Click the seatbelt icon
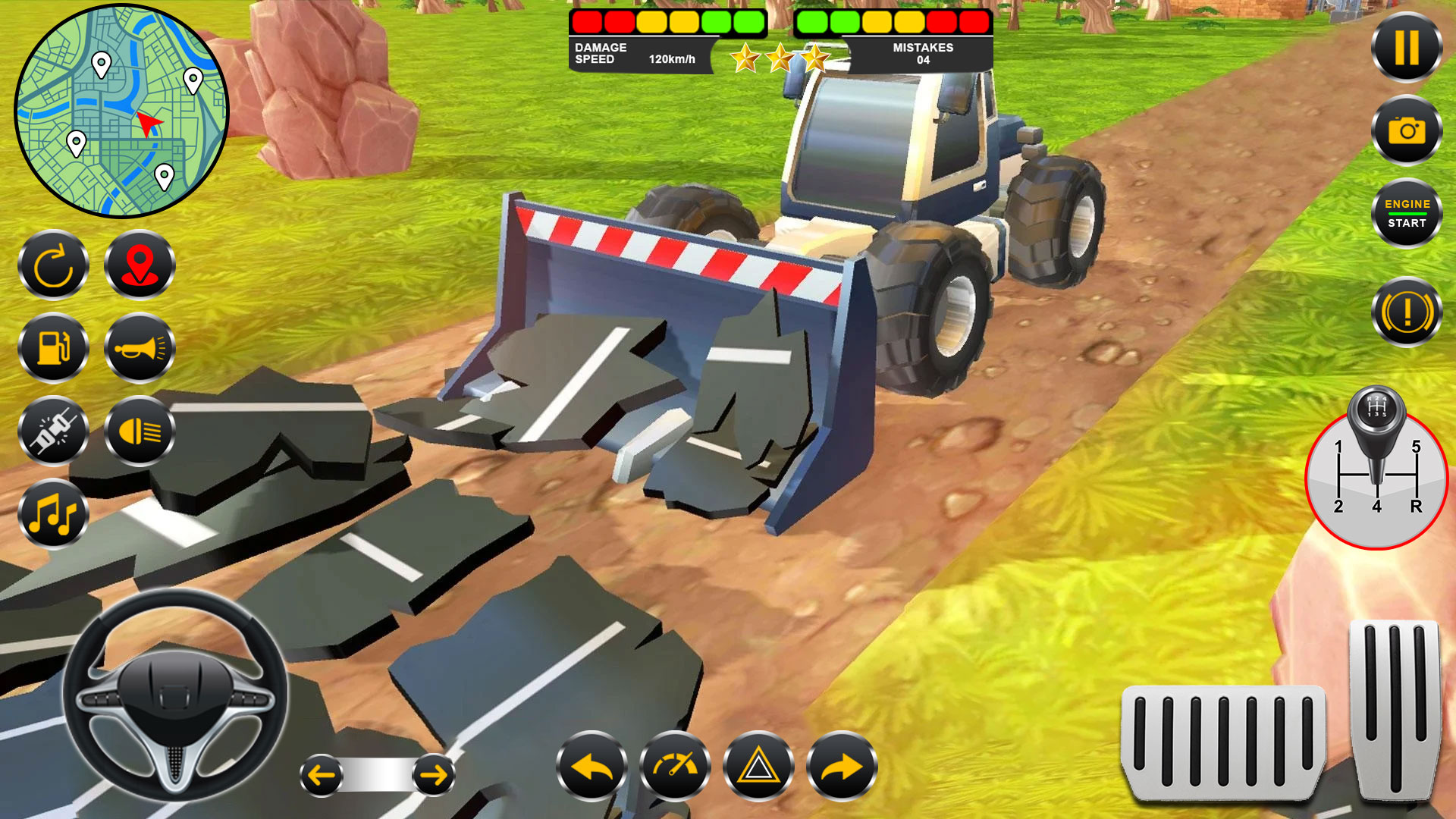 (x=53, y=432)
